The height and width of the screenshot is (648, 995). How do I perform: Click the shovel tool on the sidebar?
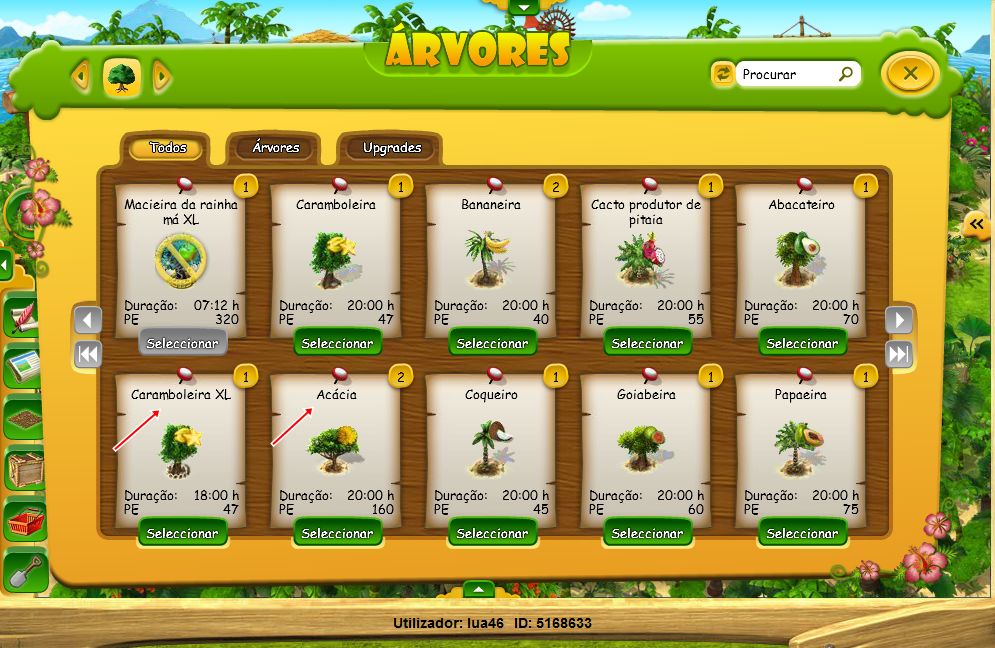tap(25, 571)
